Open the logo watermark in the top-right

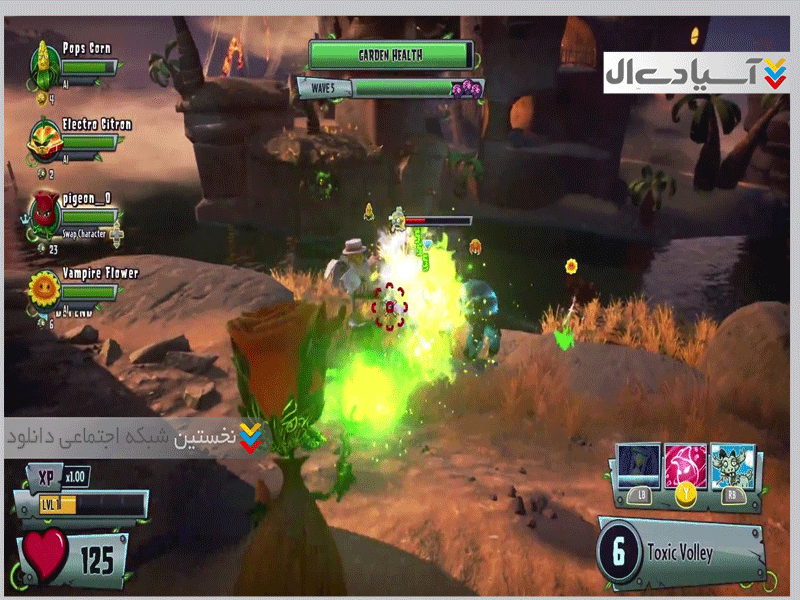695,73
